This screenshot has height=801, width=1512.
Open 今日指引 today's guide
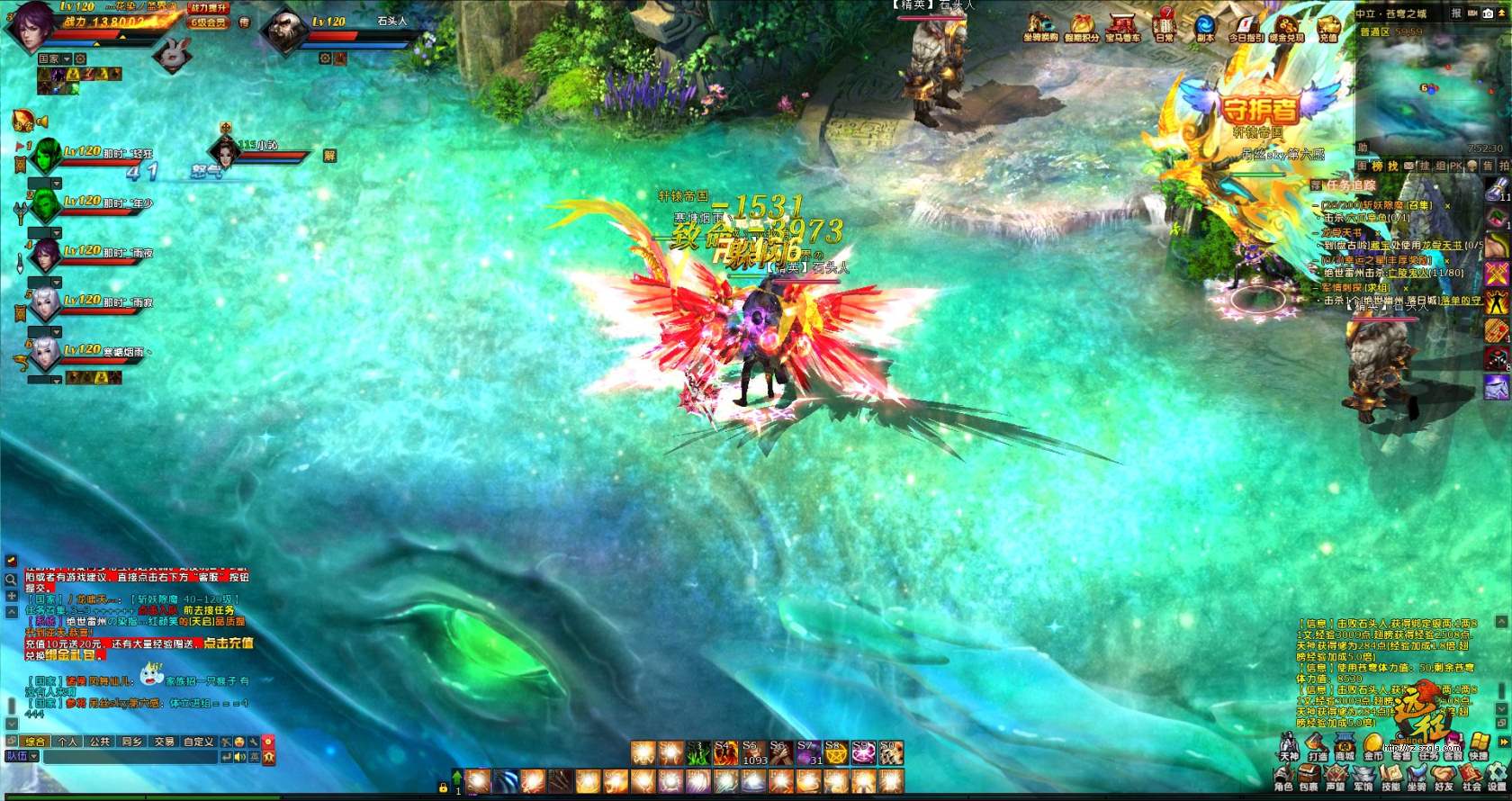click(x=1246, y=25)
